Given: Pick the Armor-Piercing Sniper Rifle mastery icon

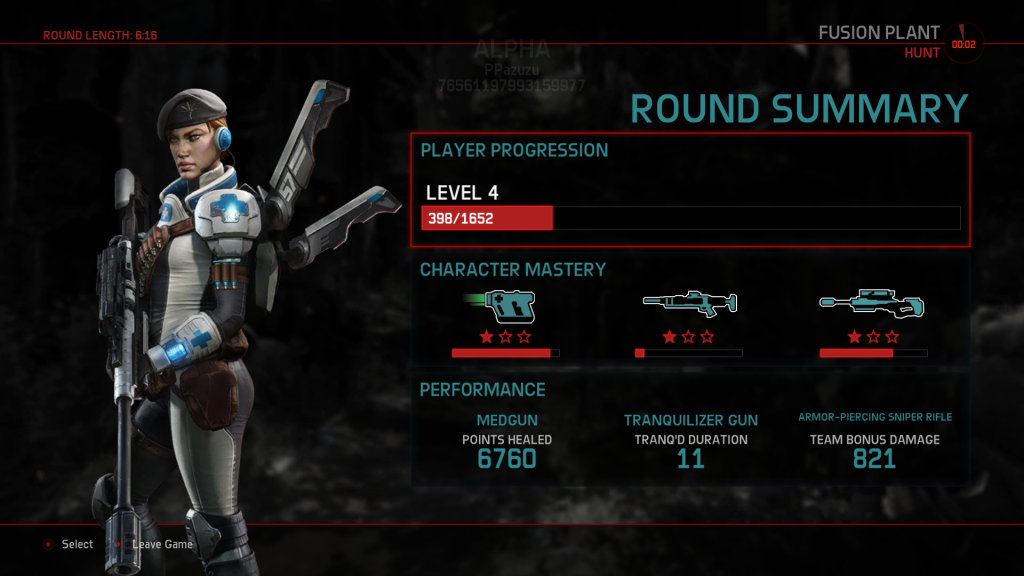Looking at the screenshot, I should 873,304.
